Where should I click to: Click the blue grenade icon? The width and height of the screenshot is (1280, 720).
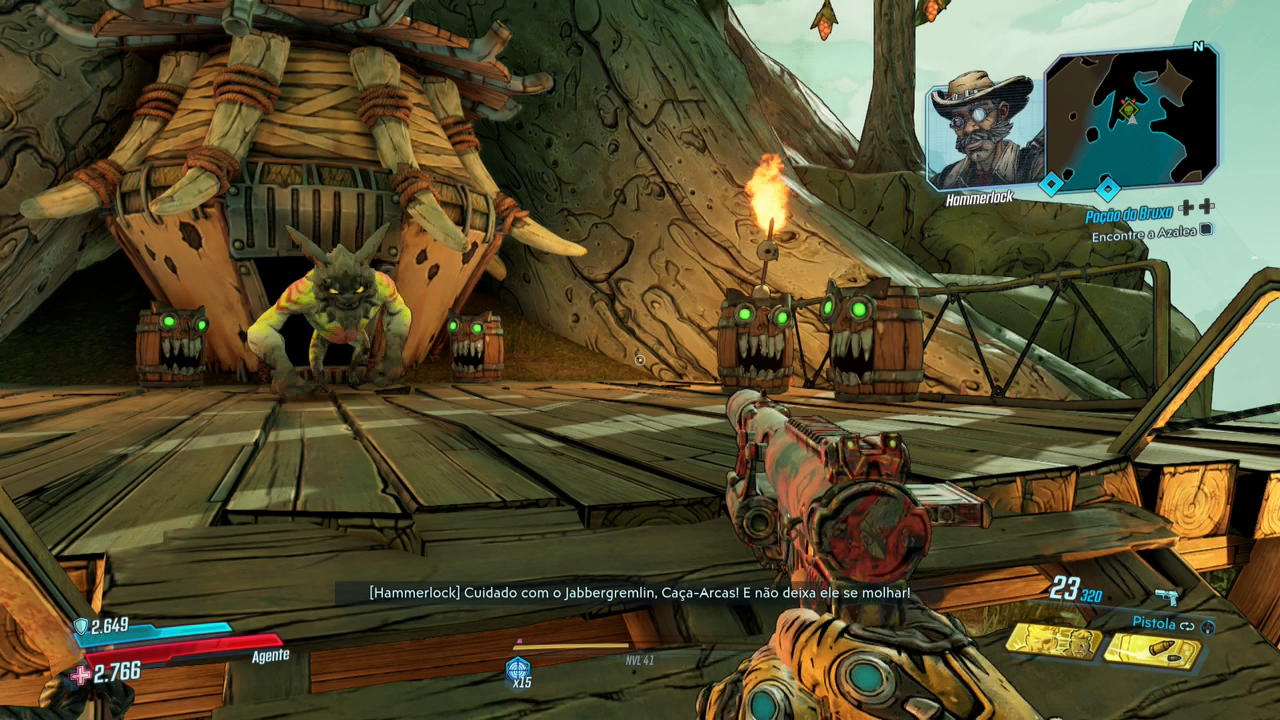click(518, 669)
